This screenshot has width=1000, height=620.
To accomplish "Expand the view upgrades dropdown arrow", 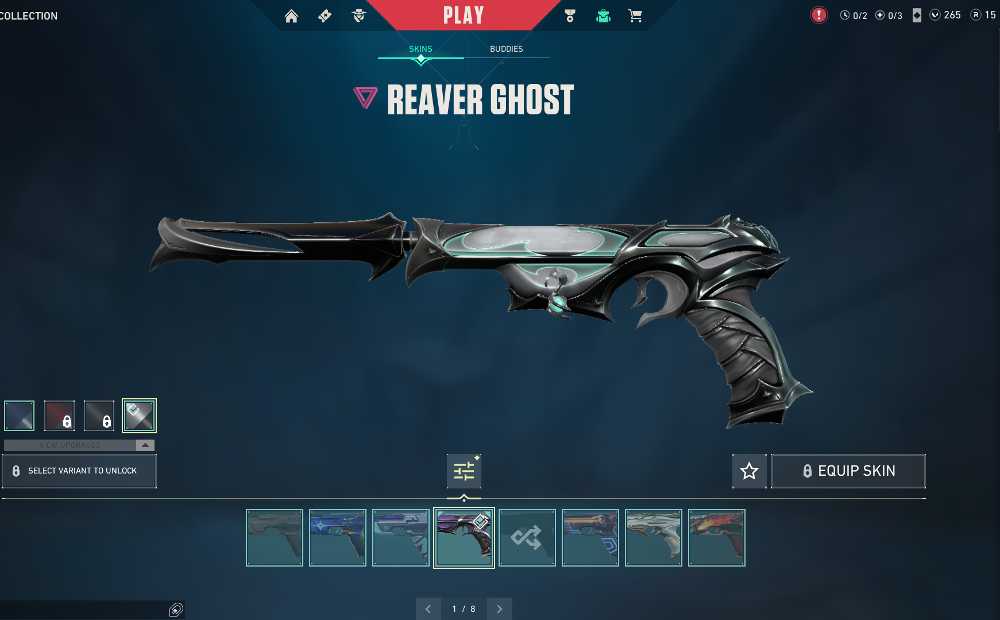I will coord(145,445).
